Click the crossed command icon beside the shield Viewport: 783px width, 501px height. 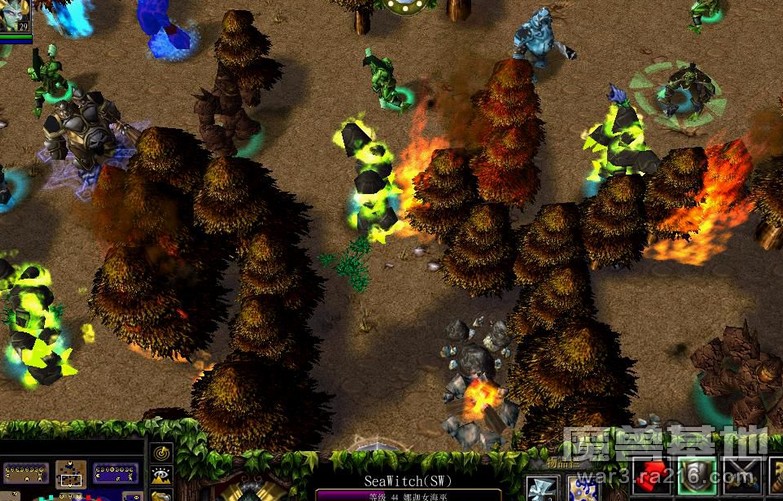tap(742, 475)
